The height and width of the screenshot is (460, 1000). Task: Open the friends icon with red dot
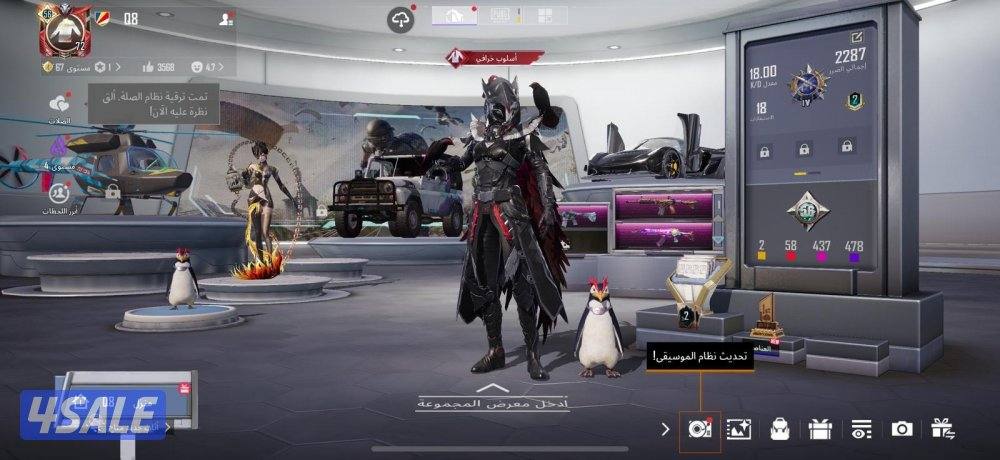[x=225, y=19]
